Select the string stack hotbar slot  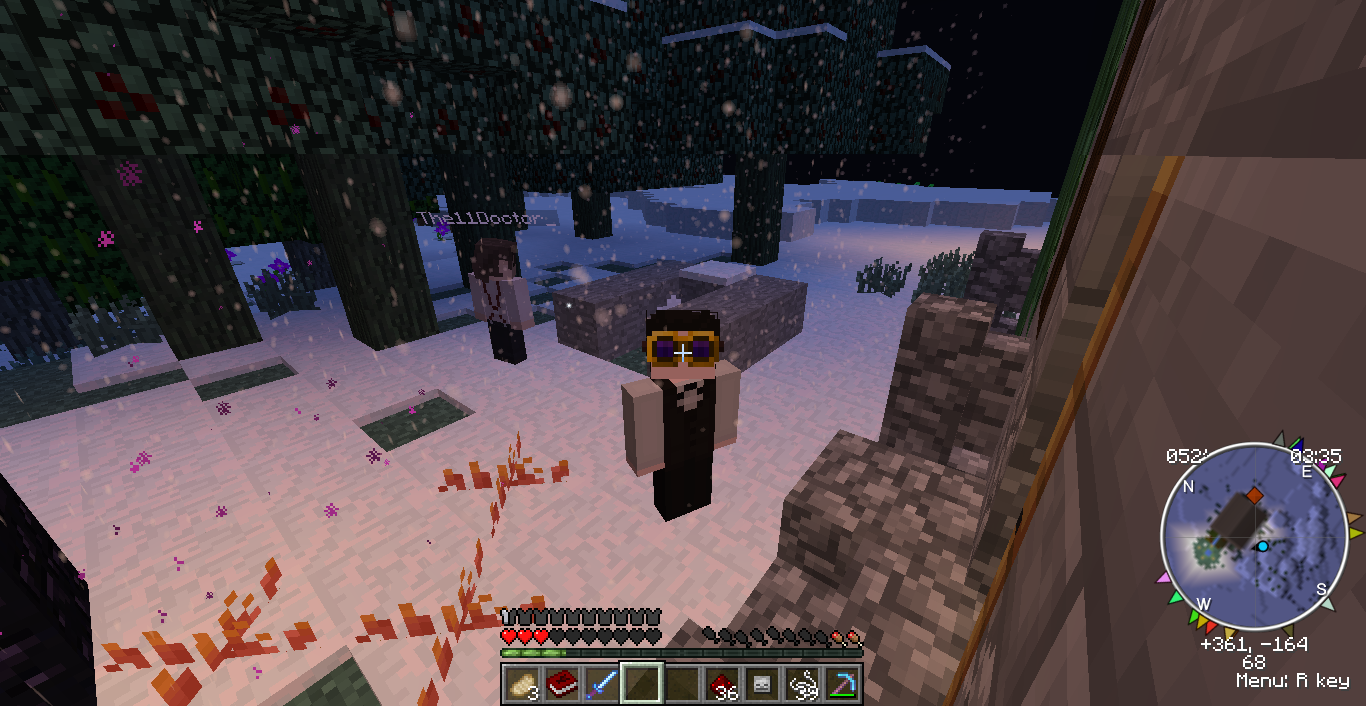803,685
